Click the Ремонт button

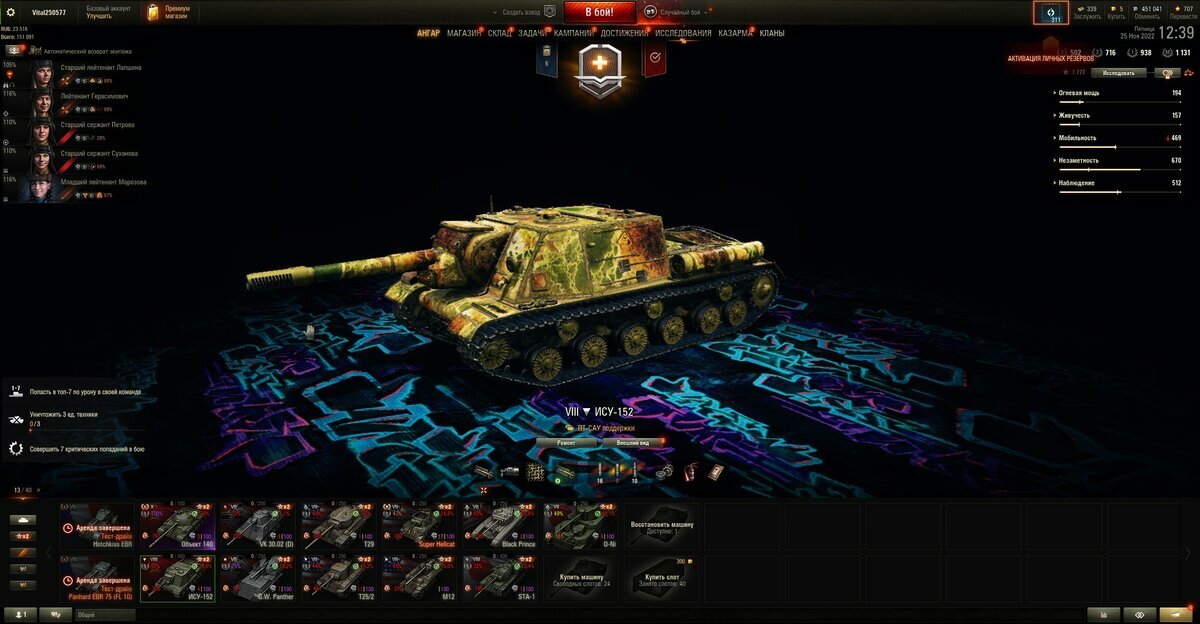tap(566, 441)
